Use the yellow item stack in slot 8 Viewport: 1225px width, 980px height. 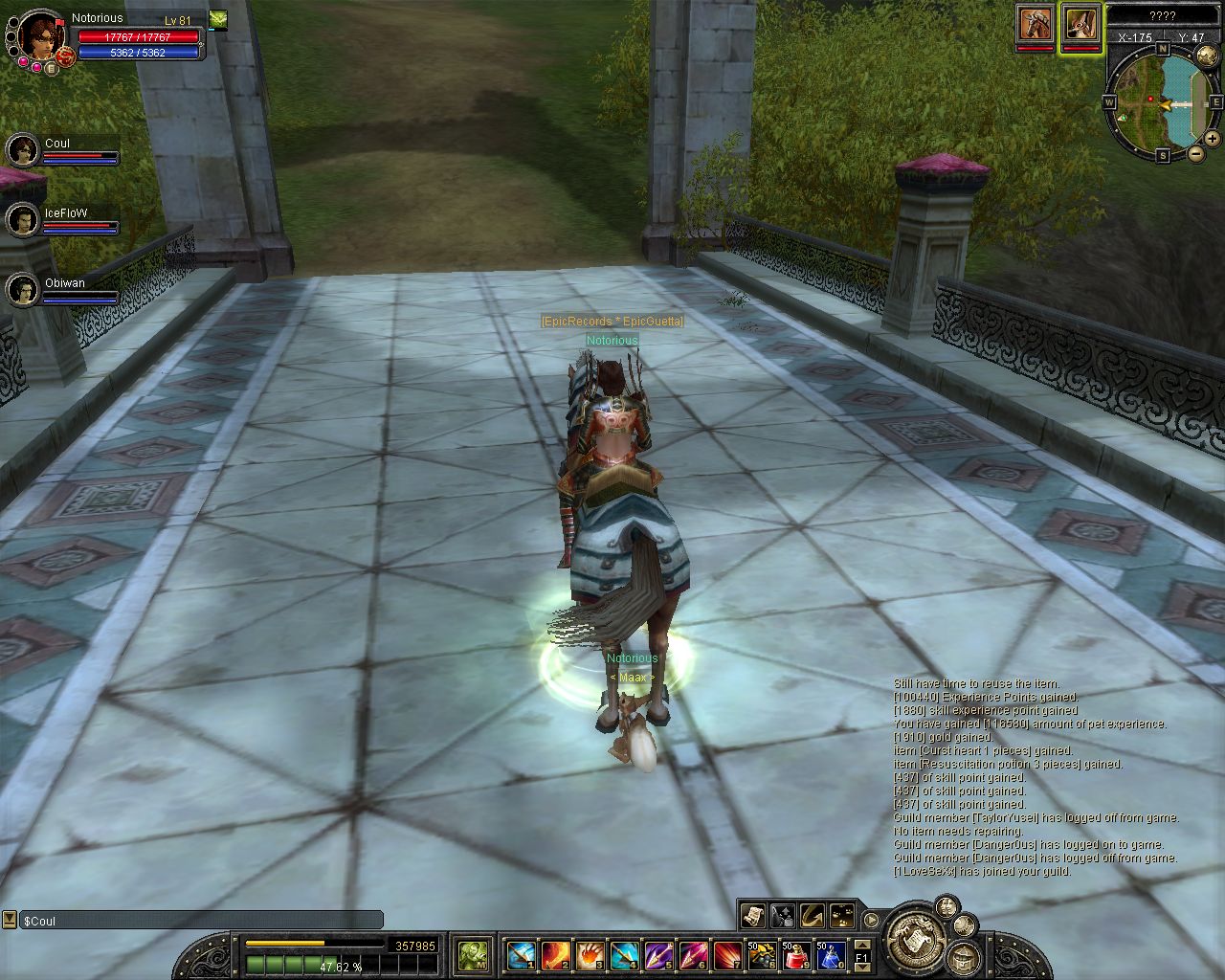tap(762, 954)
